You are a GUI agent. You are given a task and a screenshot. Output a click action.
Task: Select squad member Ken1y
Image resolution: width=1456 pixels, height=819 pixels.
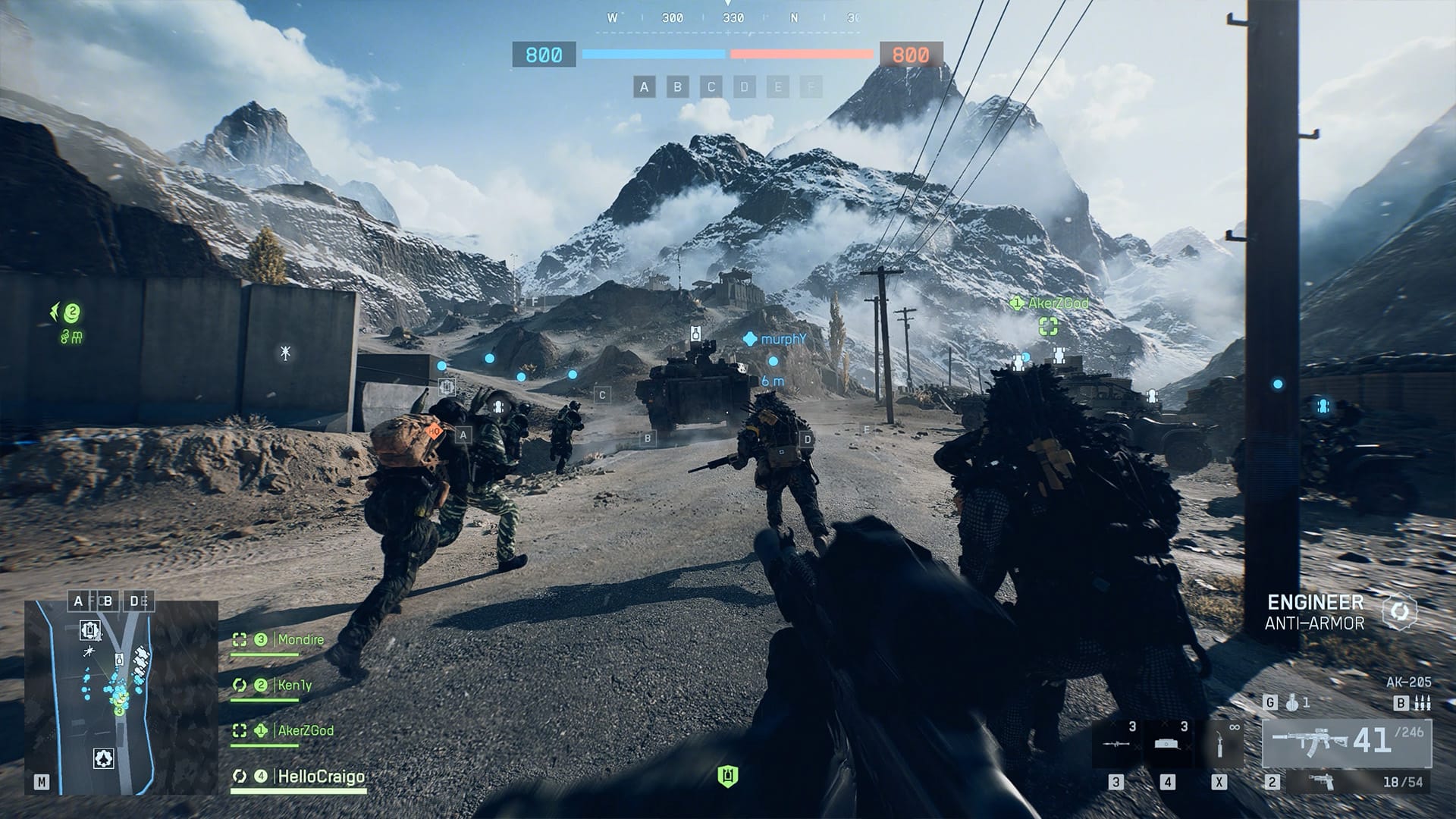(294, 686)
